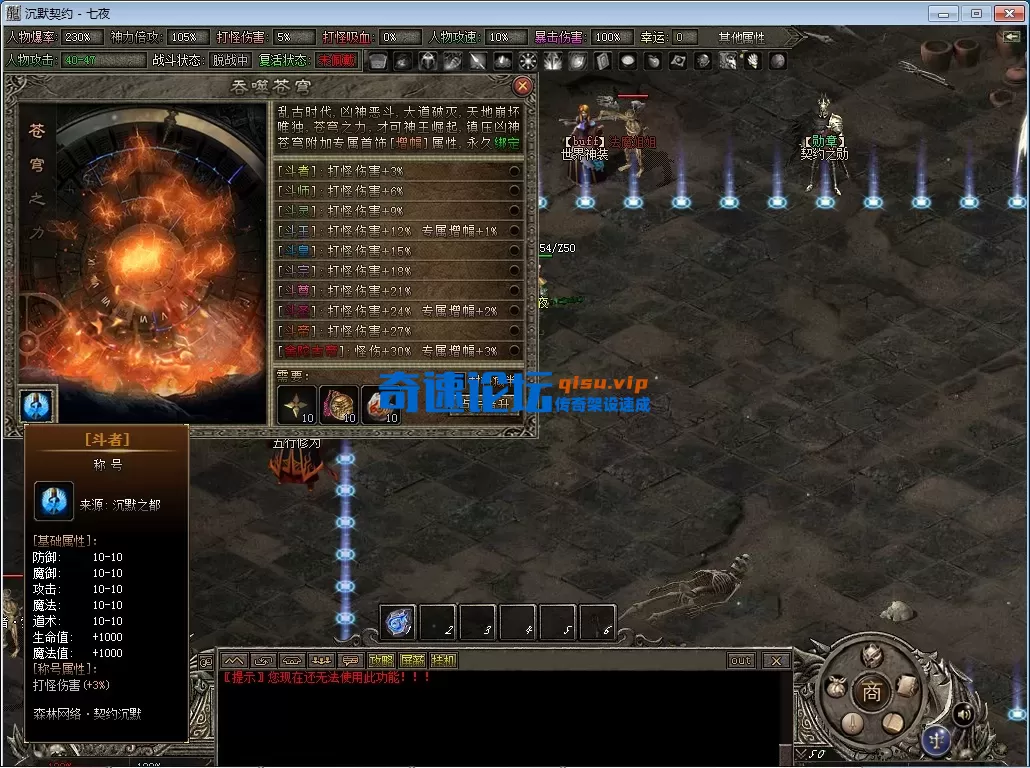Click the gold ornament material slot

[x=339, y=405]
